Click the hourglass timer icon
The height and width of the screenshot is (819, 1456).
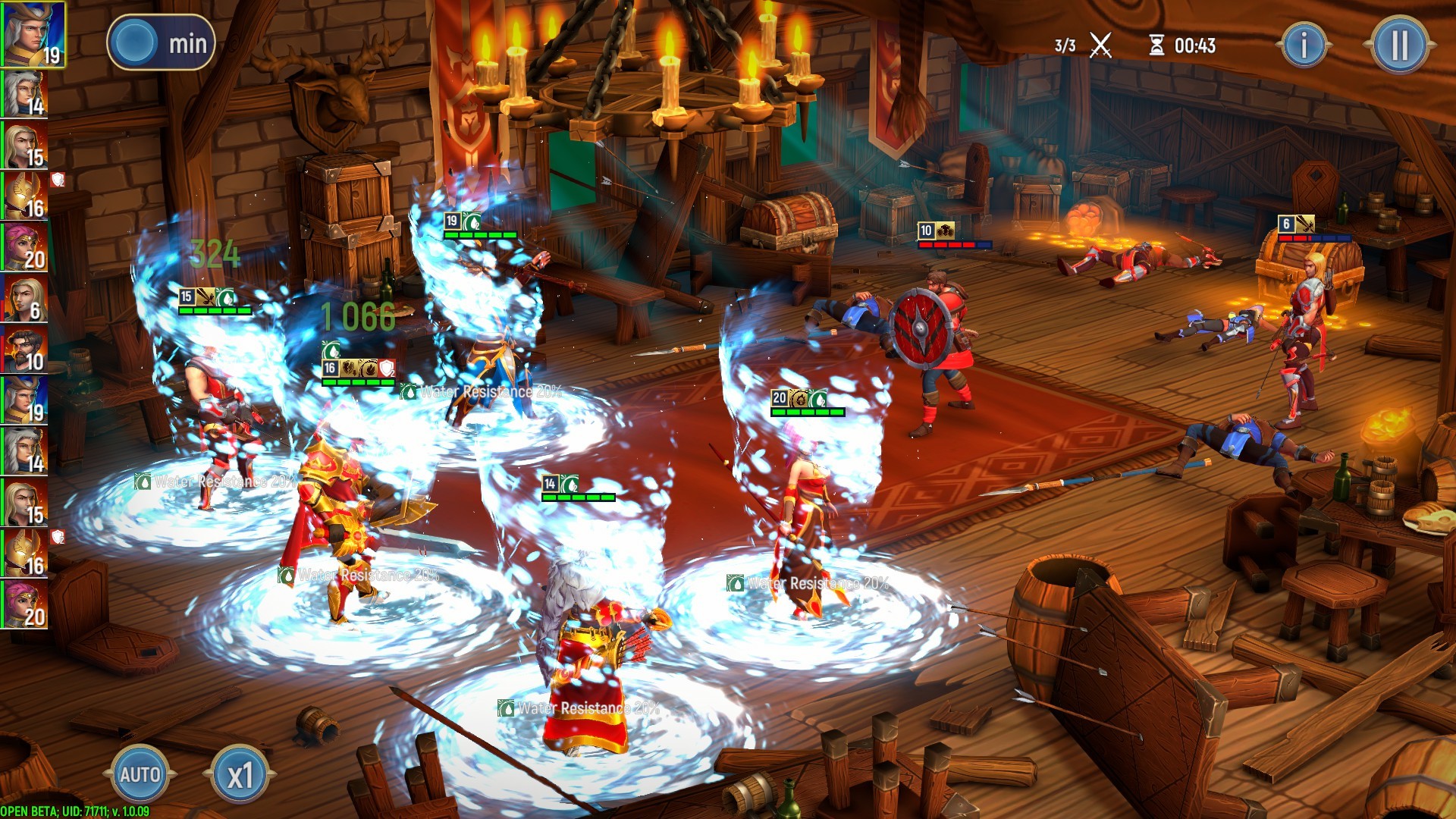click(x=1156, y=45)
